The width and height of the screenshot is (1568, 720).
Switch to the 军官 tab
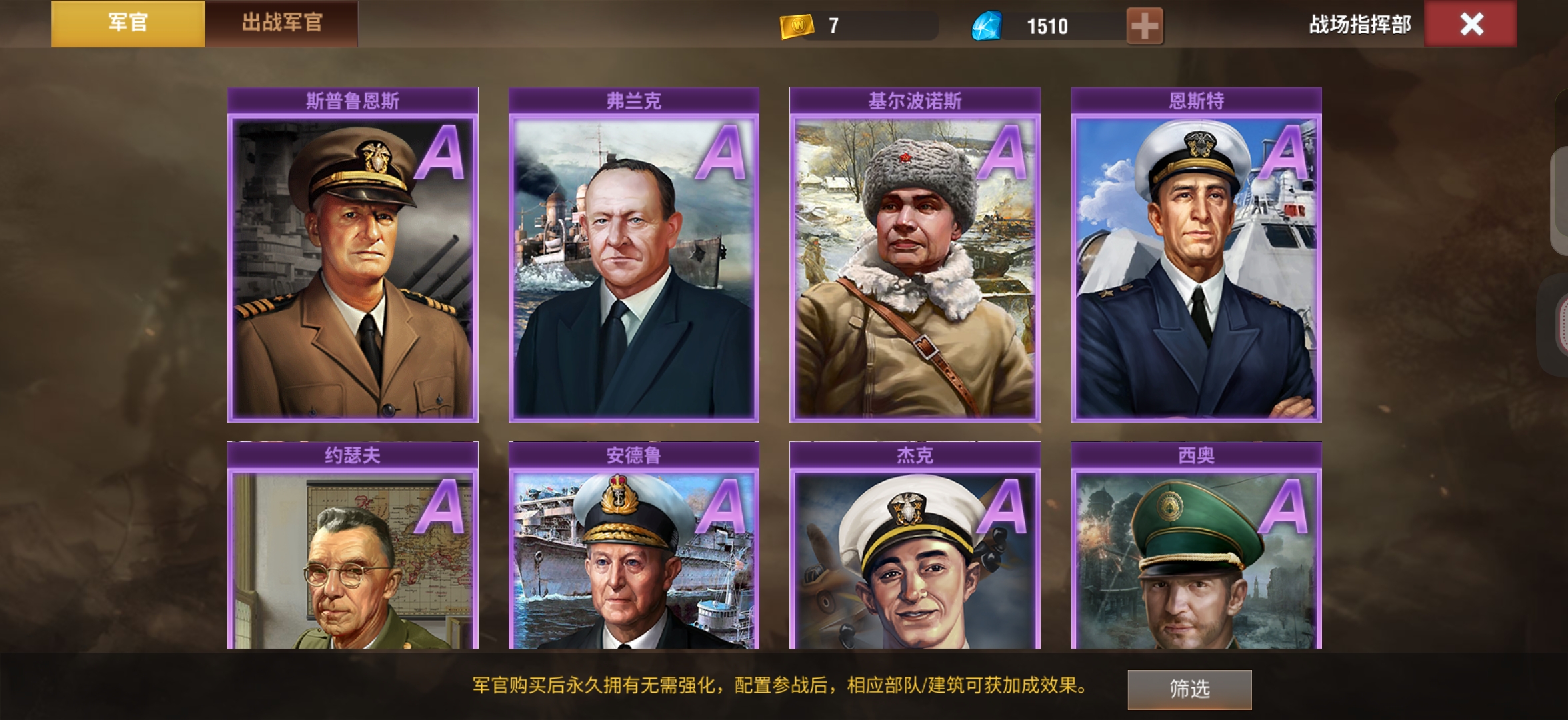coord(128,23)
